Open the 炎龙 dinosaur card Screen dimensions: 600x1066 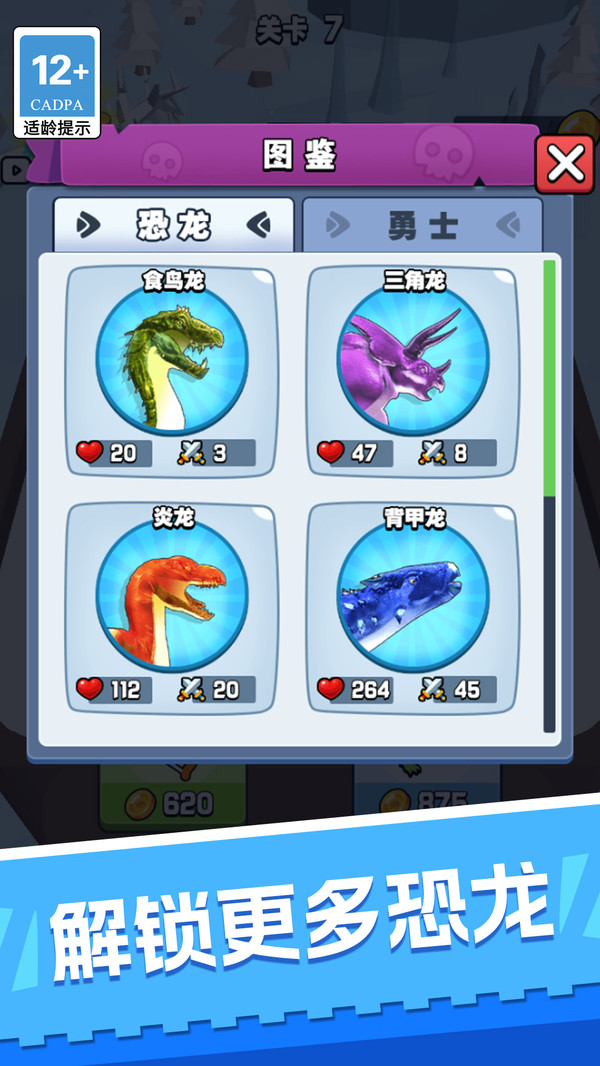tap(171, 607)
